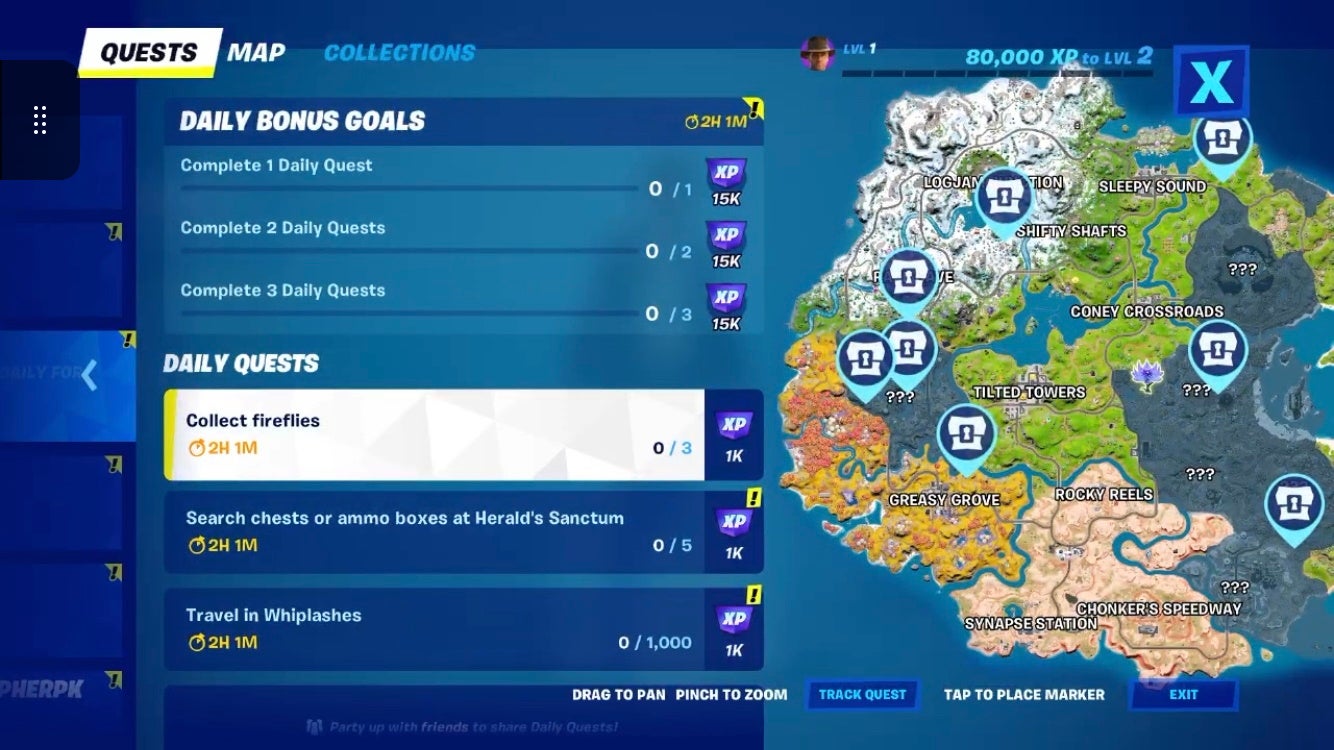The width and height of the screenshot is (1334, 750).
Task: Click the EXIT button
Action: point(1184,694)
